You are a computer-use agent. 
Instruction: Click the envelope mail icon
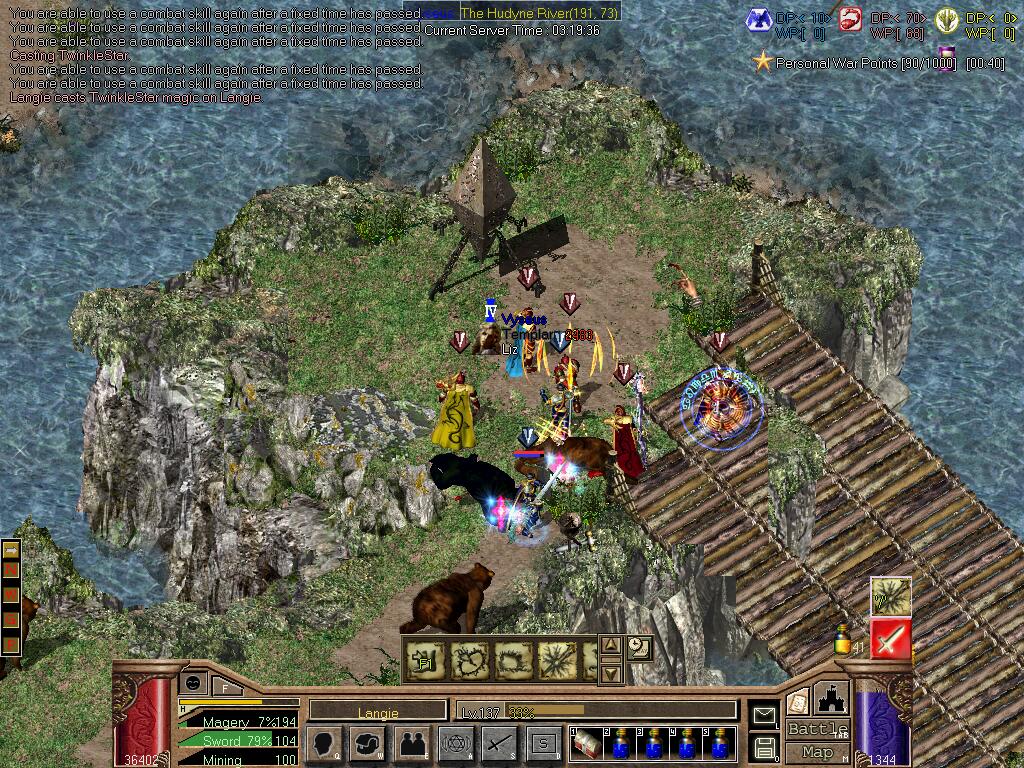tap(765, 715)
